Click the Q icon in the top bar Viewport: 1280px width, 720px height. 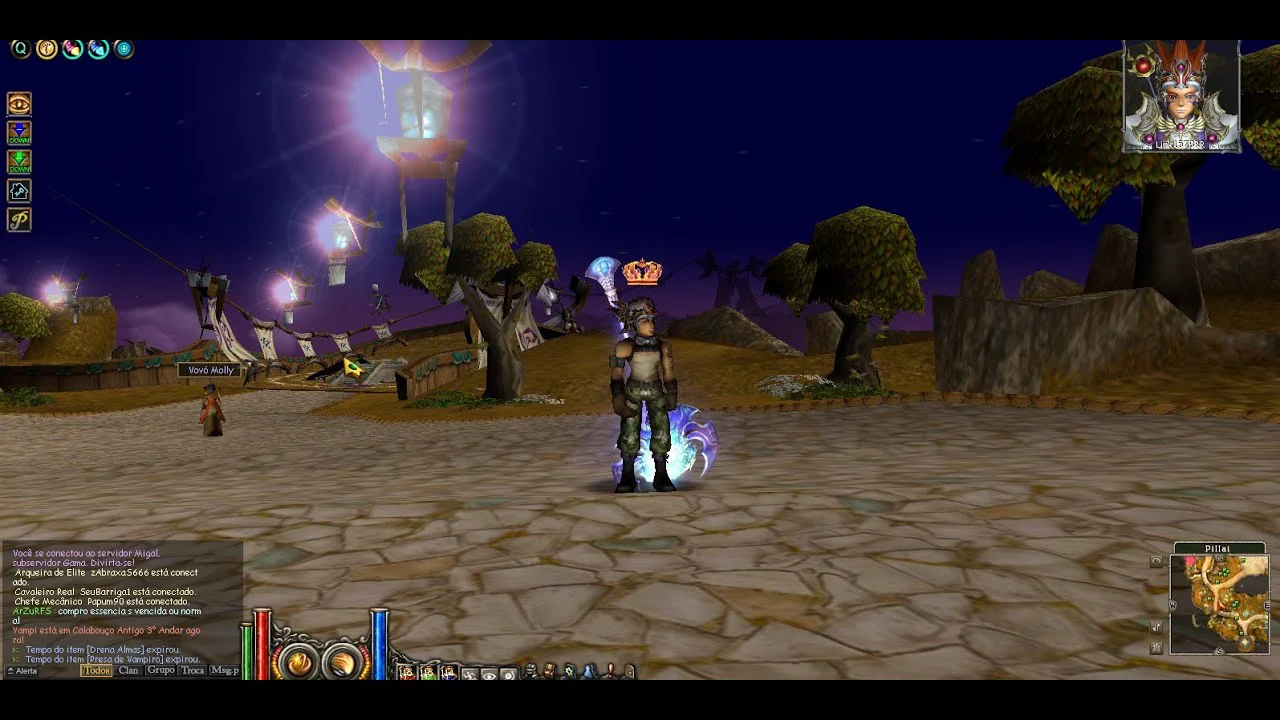point(20,49)
